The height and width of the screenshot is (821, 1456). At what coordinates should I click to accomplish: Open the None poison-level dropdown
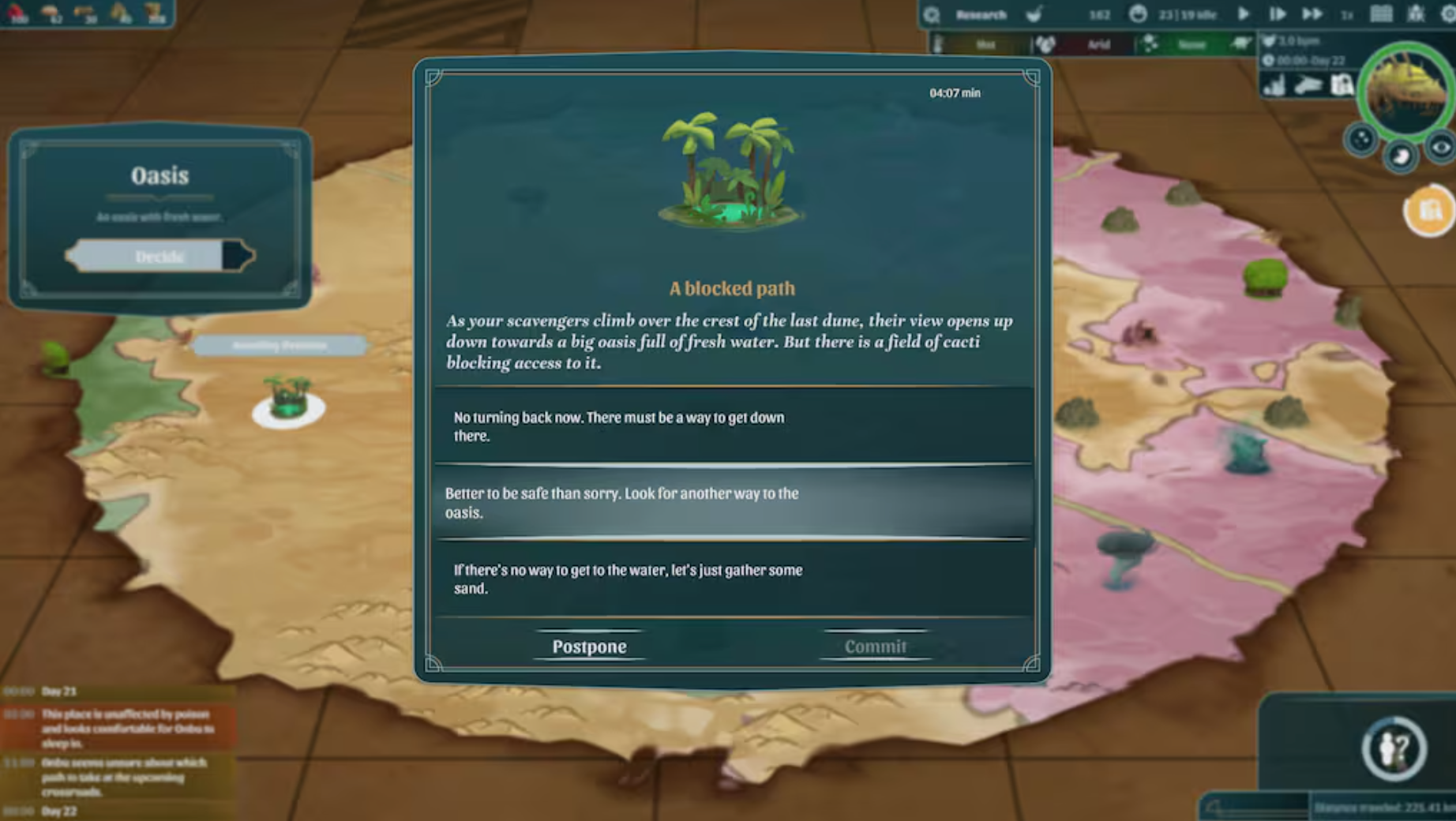pos(1192,45)
